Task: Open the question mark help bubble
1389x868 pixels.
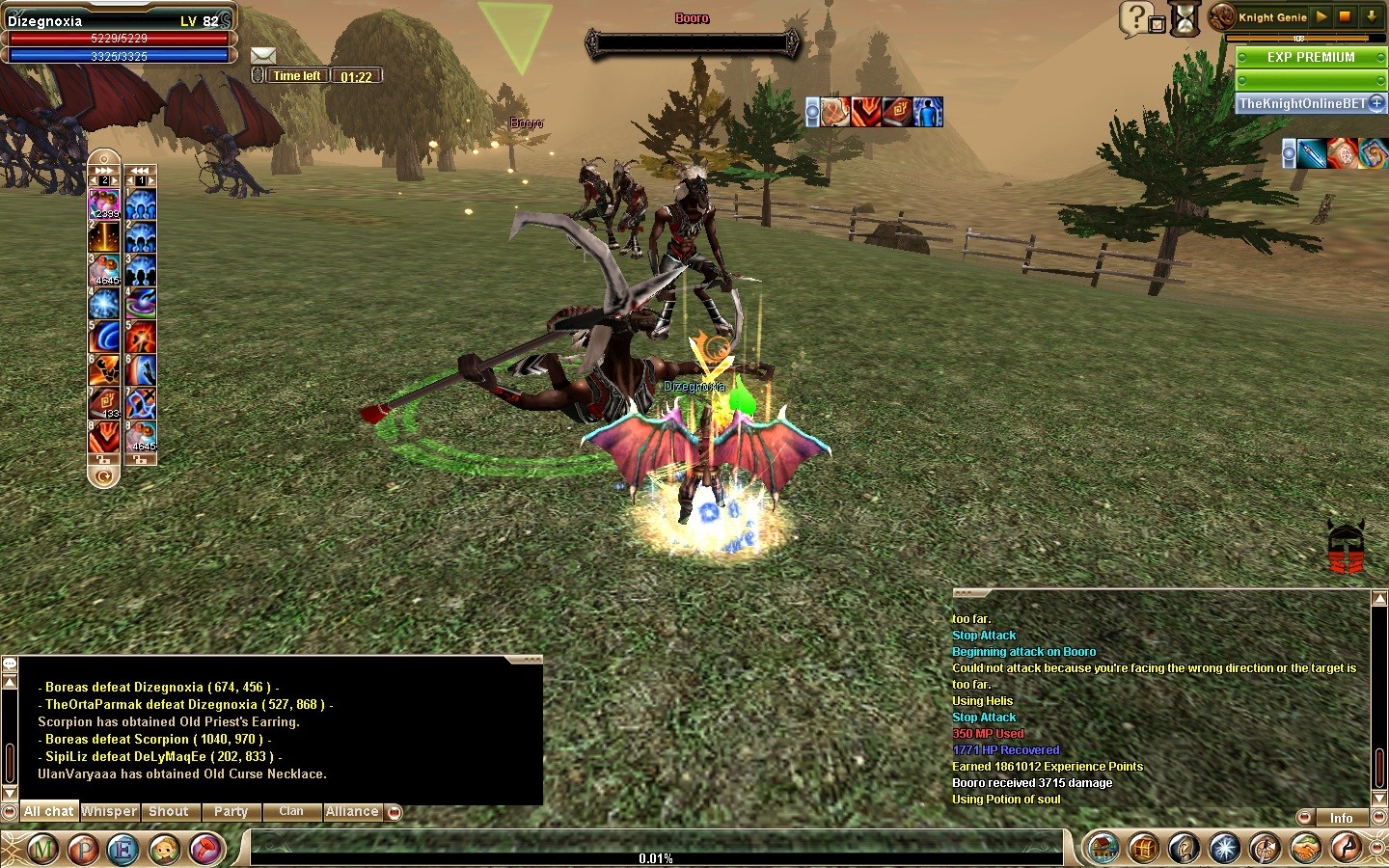Action: coord(1136,17)
